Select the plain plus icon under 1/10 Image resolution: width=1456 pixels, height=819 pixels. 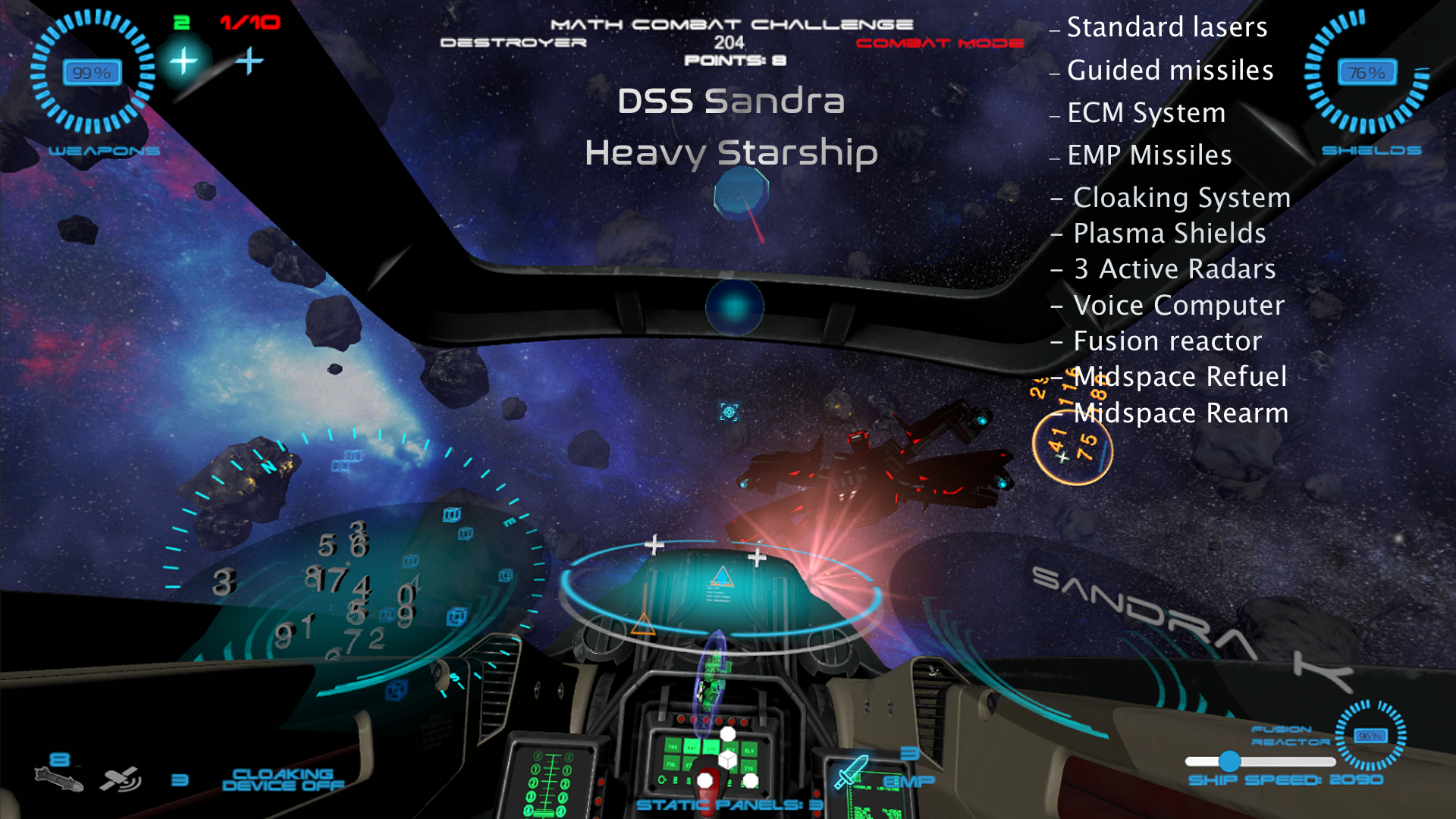click(x=249, y=61)
